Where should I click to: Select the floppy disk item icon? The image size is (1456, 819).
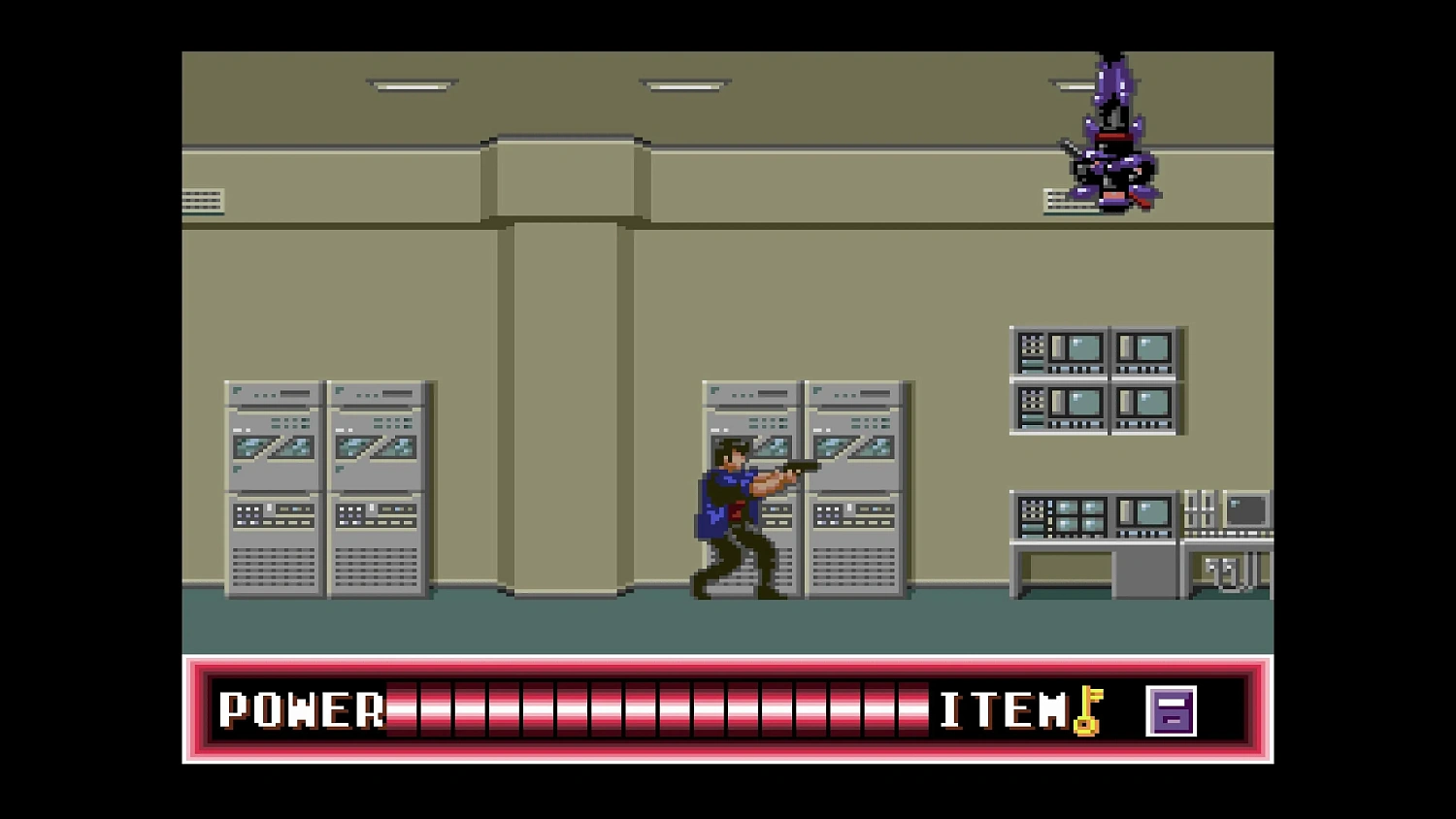tap(1173, 711)
